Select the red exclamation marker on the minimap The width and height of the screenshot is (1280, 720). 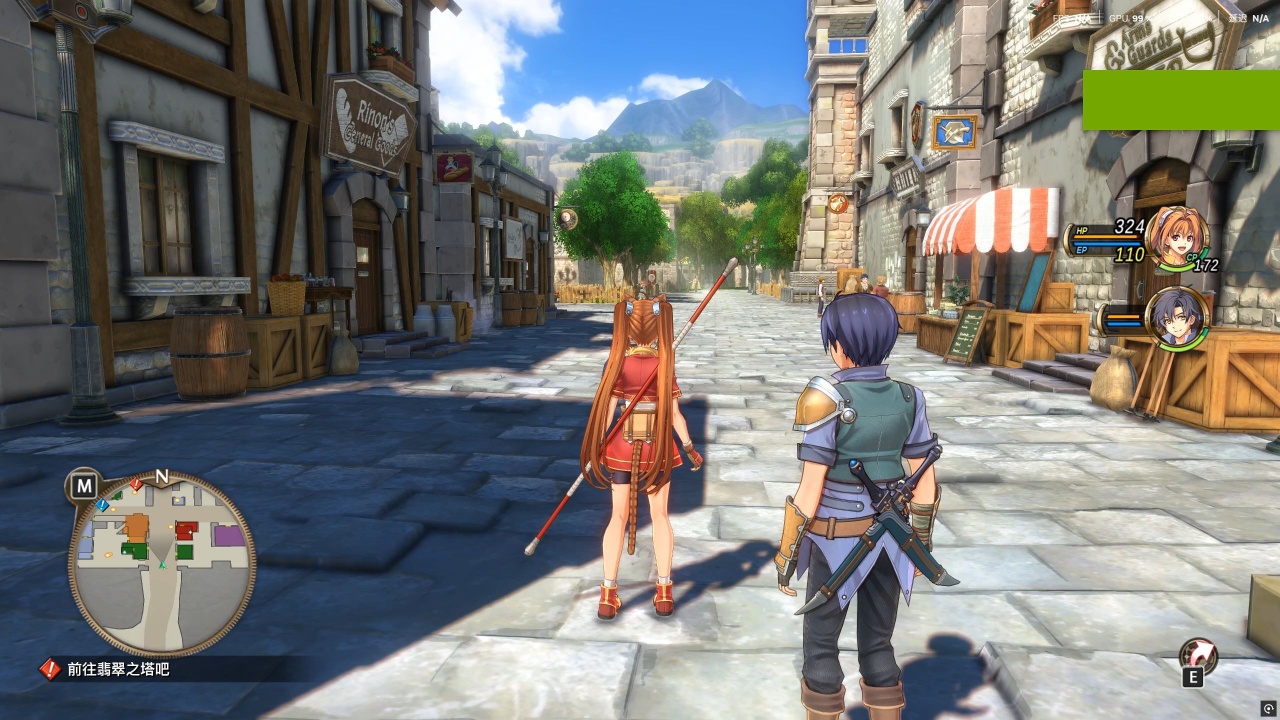(x=136, y=485)
